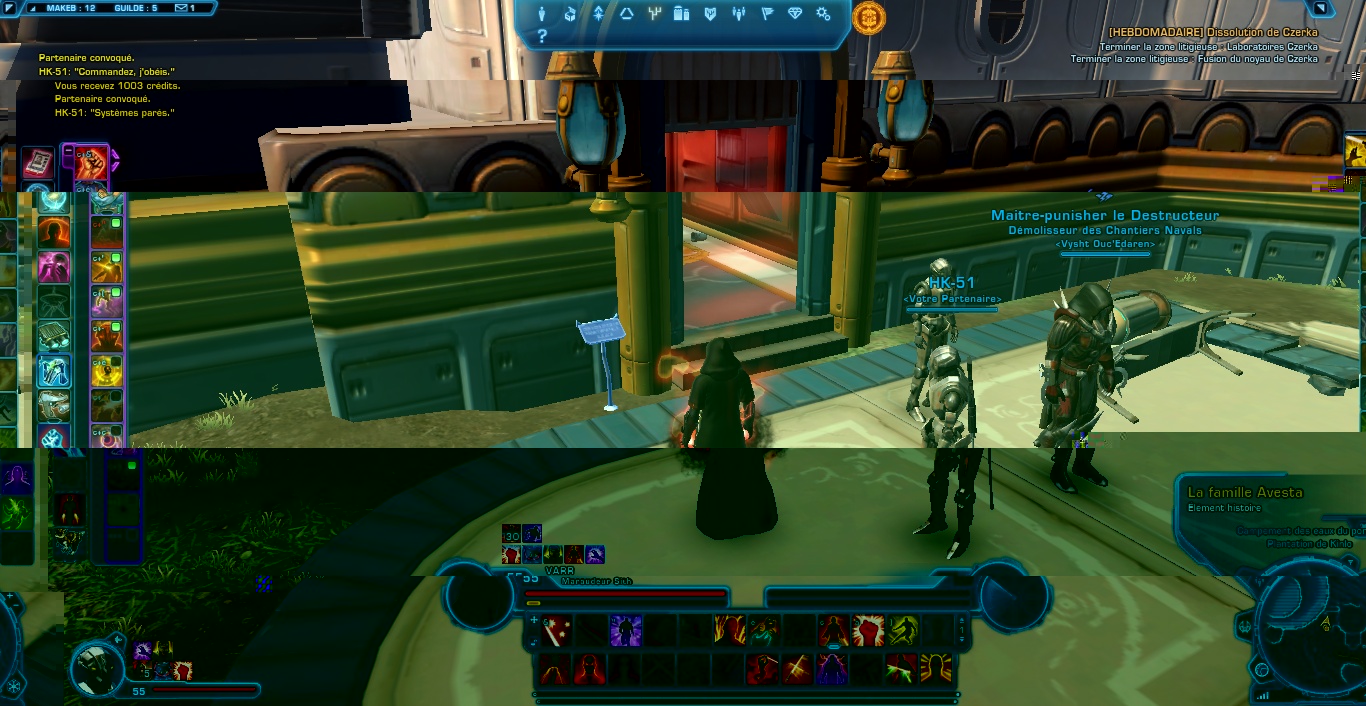Open the guild flag icon in the menu
The image size is (1366, 706).
767,14
